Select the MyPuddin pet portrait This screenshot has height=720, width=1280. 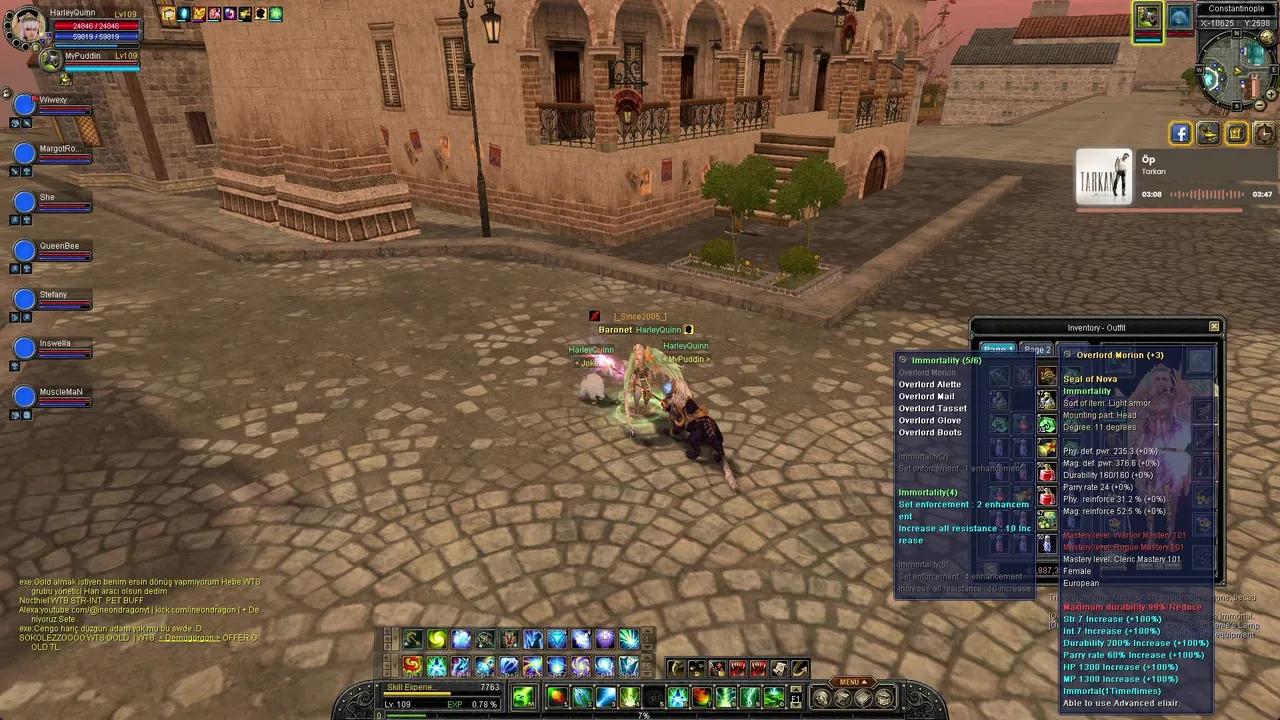[x=51, y=59]
